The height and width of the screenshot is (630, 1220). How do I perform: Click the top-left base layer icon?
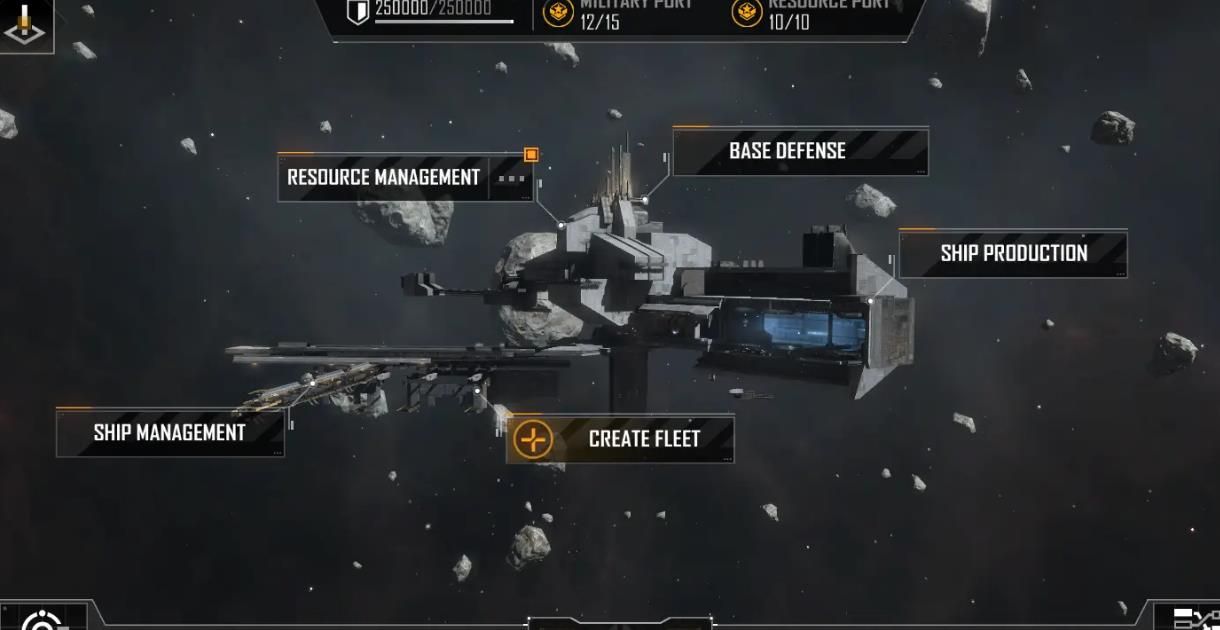point(24,26)
